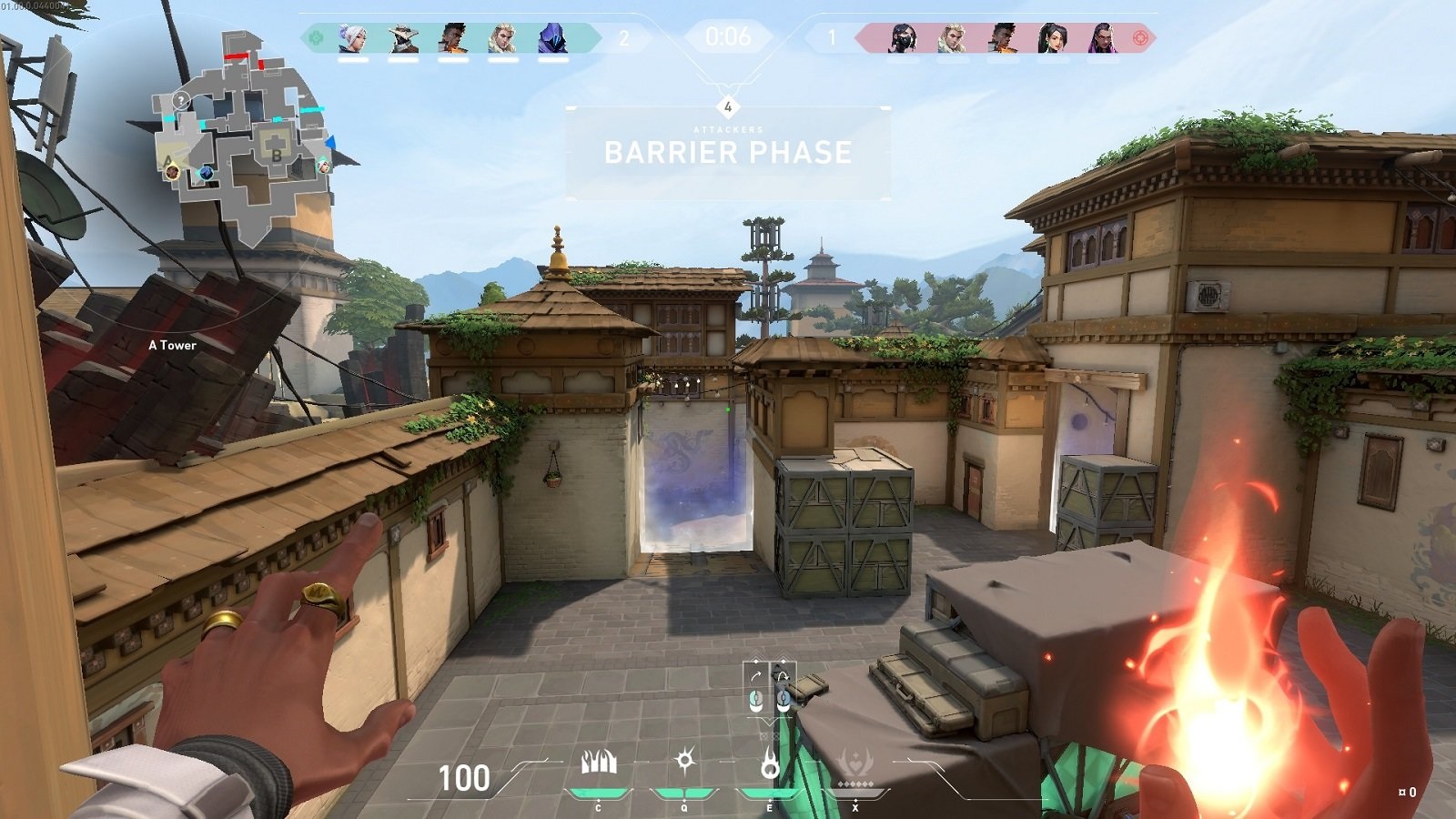Select allied Omen's hooded portrait
The image size is (1456, 819).
pyautogui.click(x=551, y=38)
